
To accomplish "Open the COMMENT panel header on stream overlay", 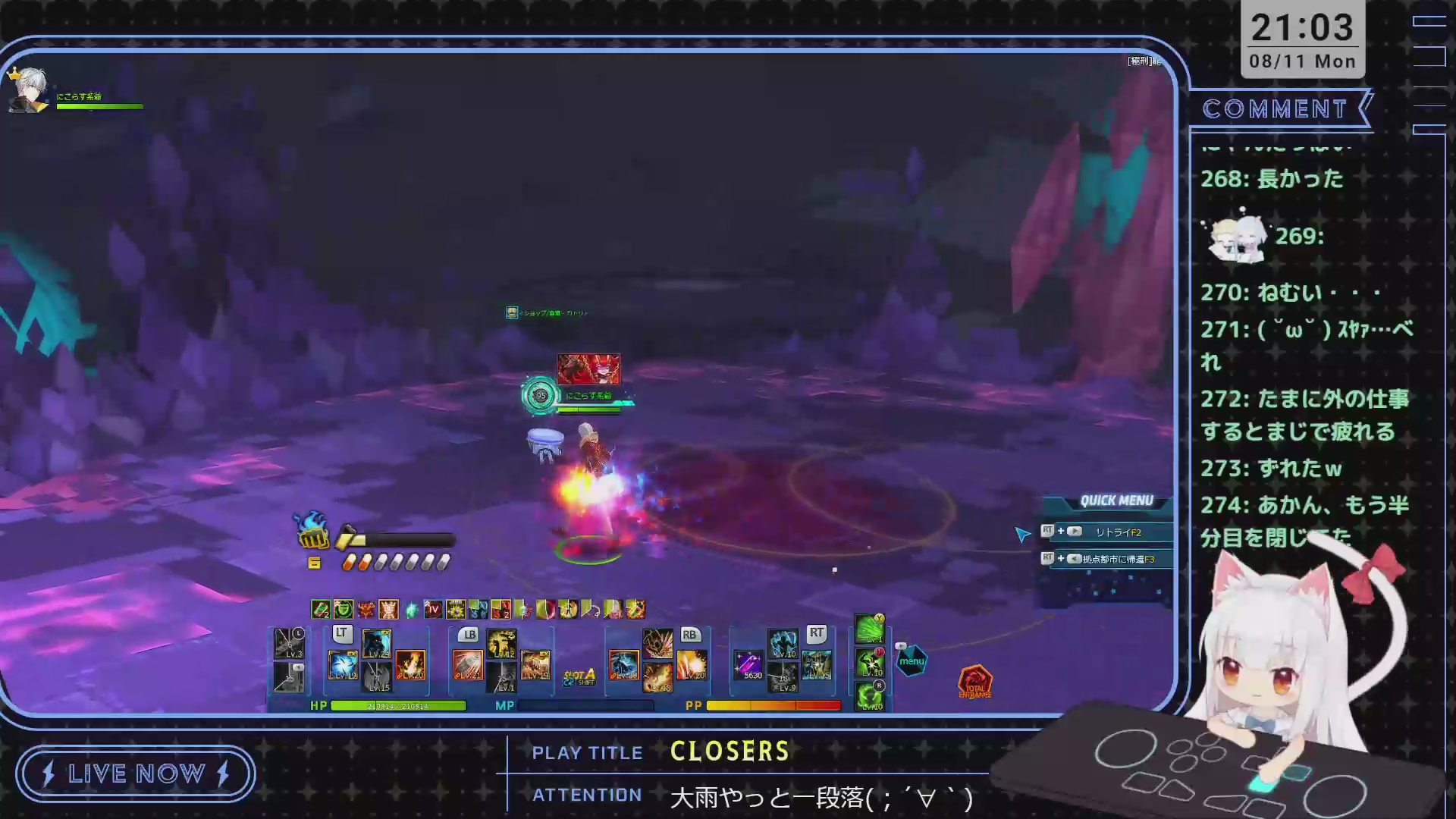I will click(1276, 109).
